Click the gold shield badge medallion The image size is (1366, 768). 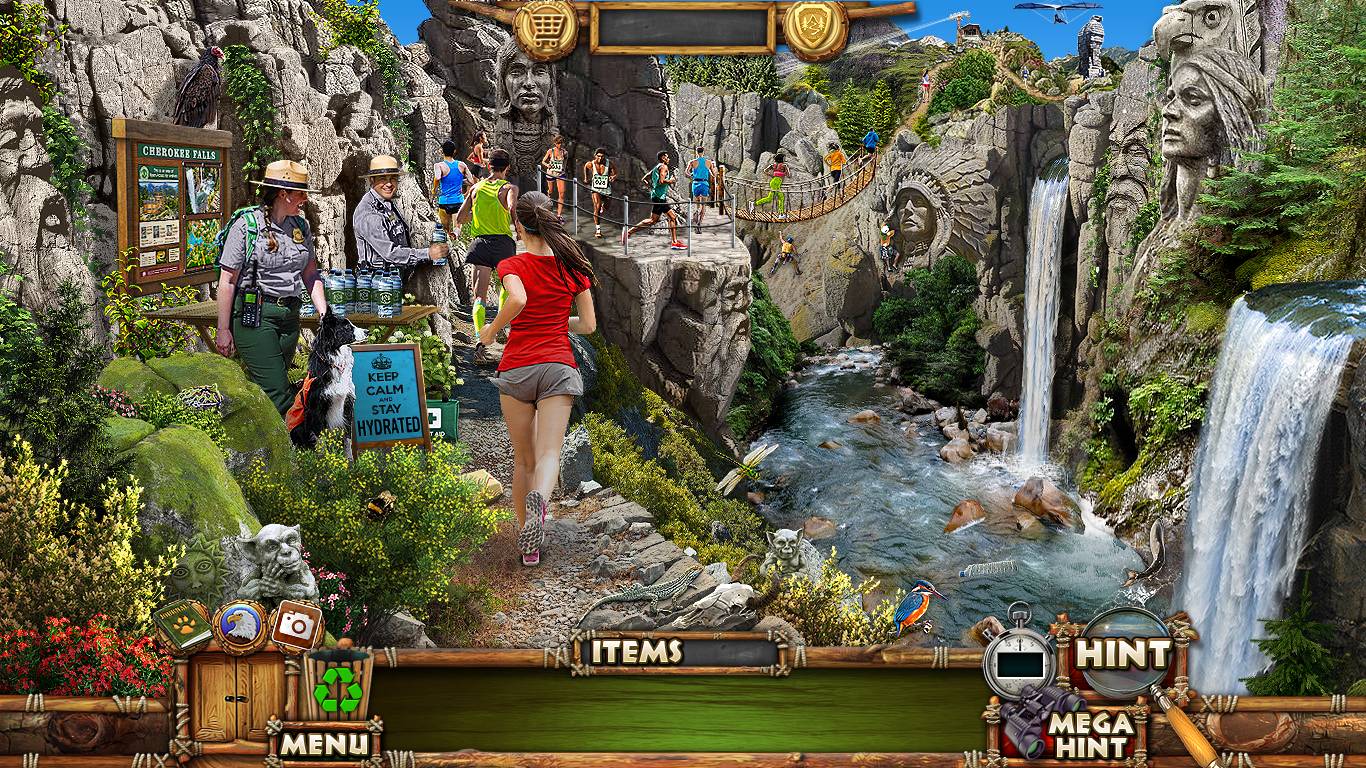[x=816, y=28]
